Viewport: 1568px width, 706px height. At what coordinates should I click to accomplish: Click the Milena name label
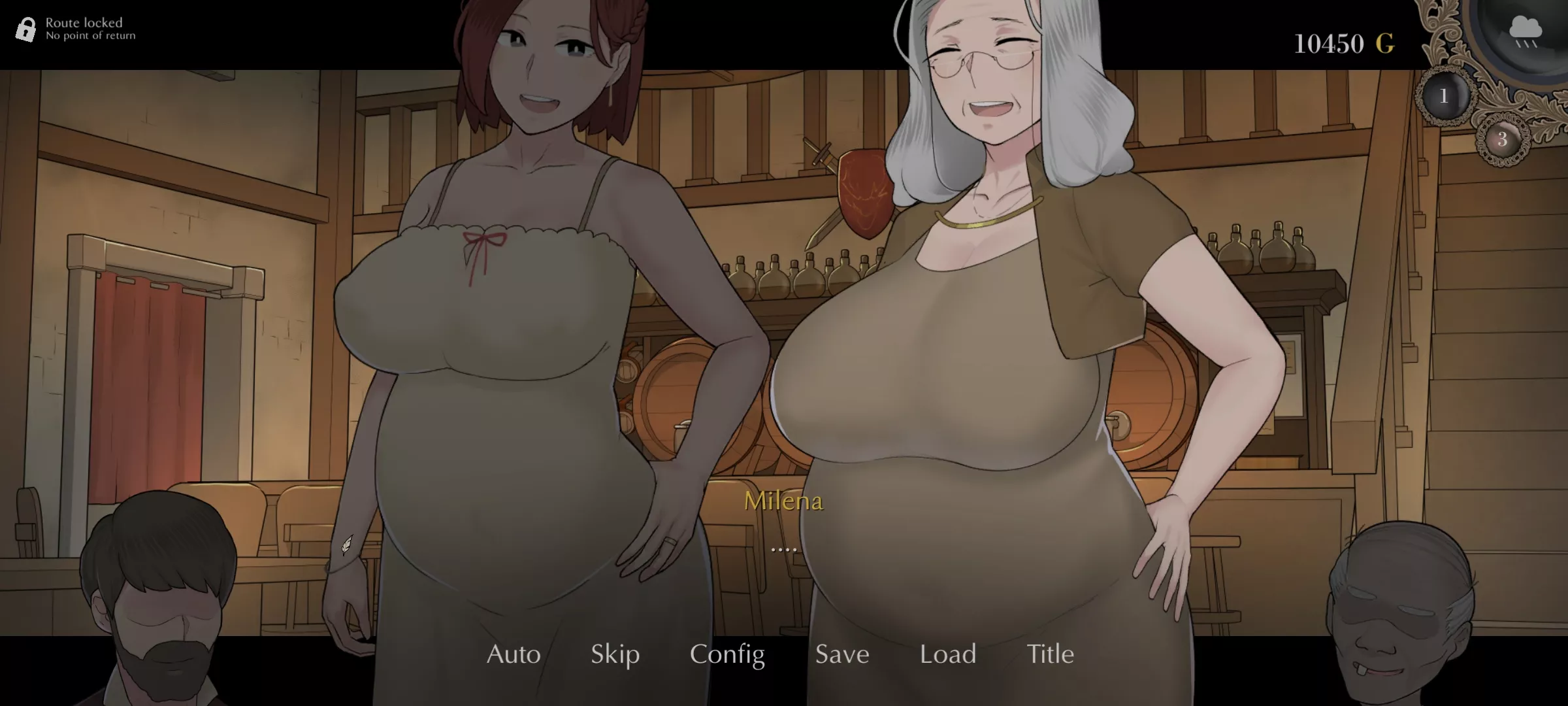point(785,501)
